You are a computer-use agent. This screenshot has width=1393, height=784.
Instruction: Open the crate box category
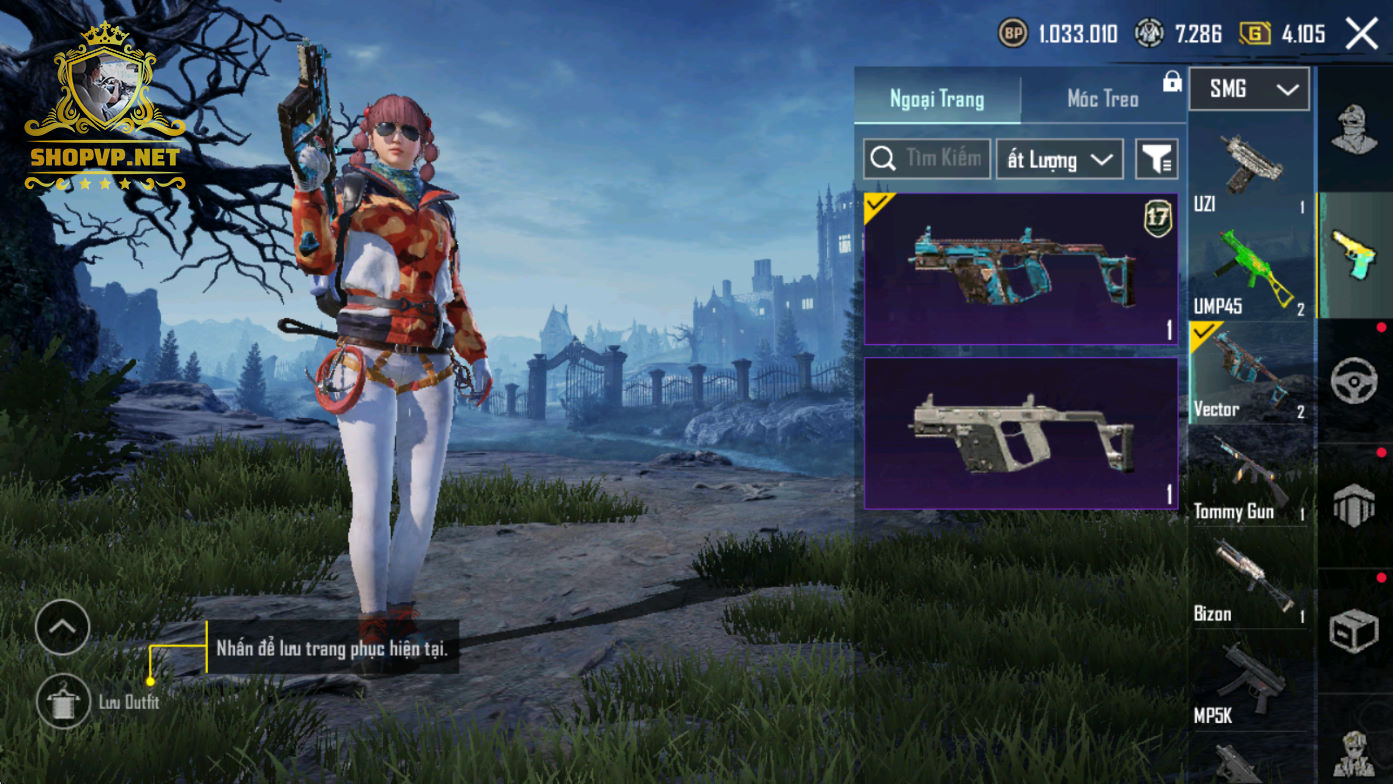[x=1355, y=631]
